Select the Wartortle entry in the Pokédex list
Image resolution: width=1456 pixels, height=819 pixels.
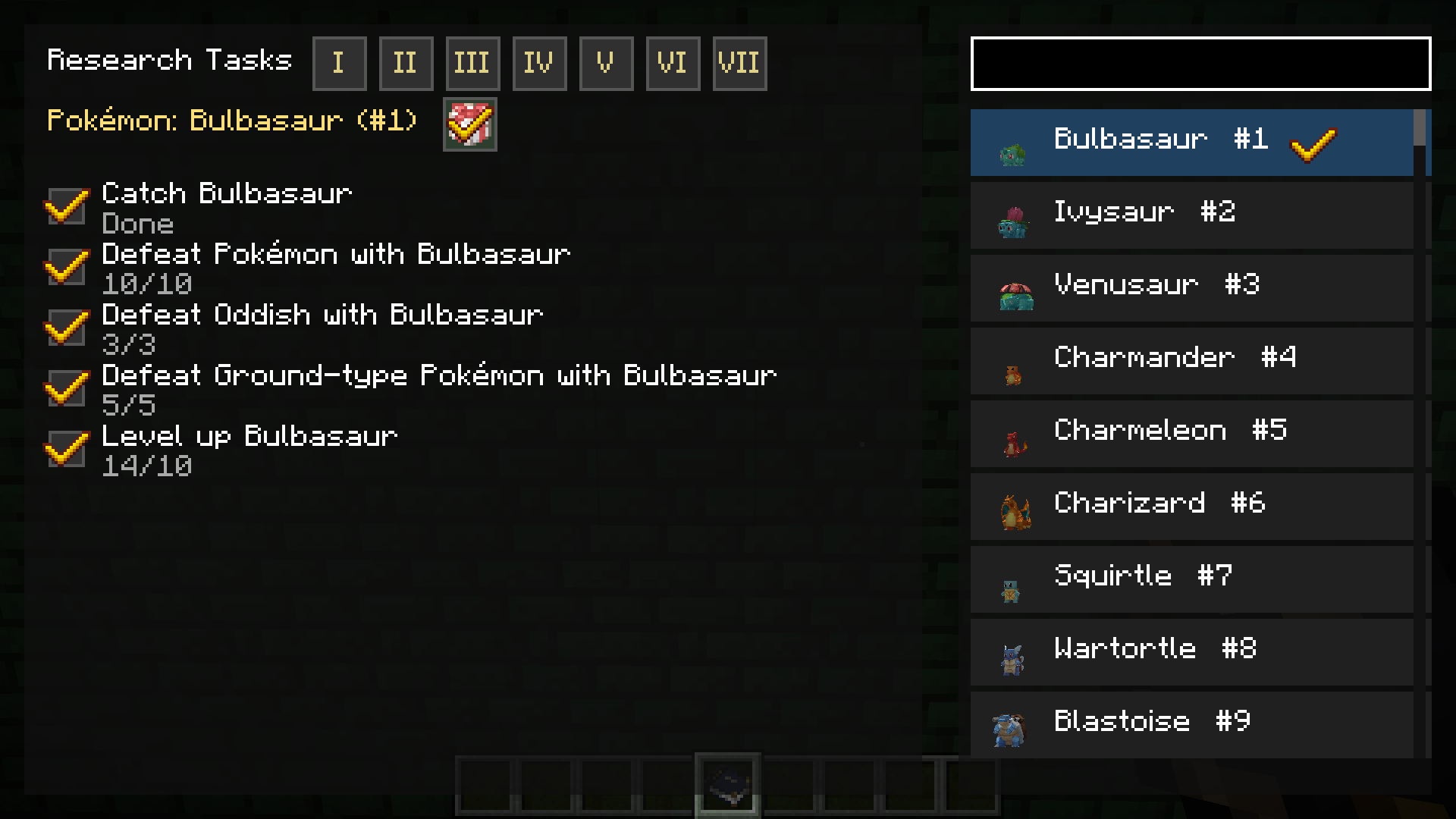tap(1191, 650)
